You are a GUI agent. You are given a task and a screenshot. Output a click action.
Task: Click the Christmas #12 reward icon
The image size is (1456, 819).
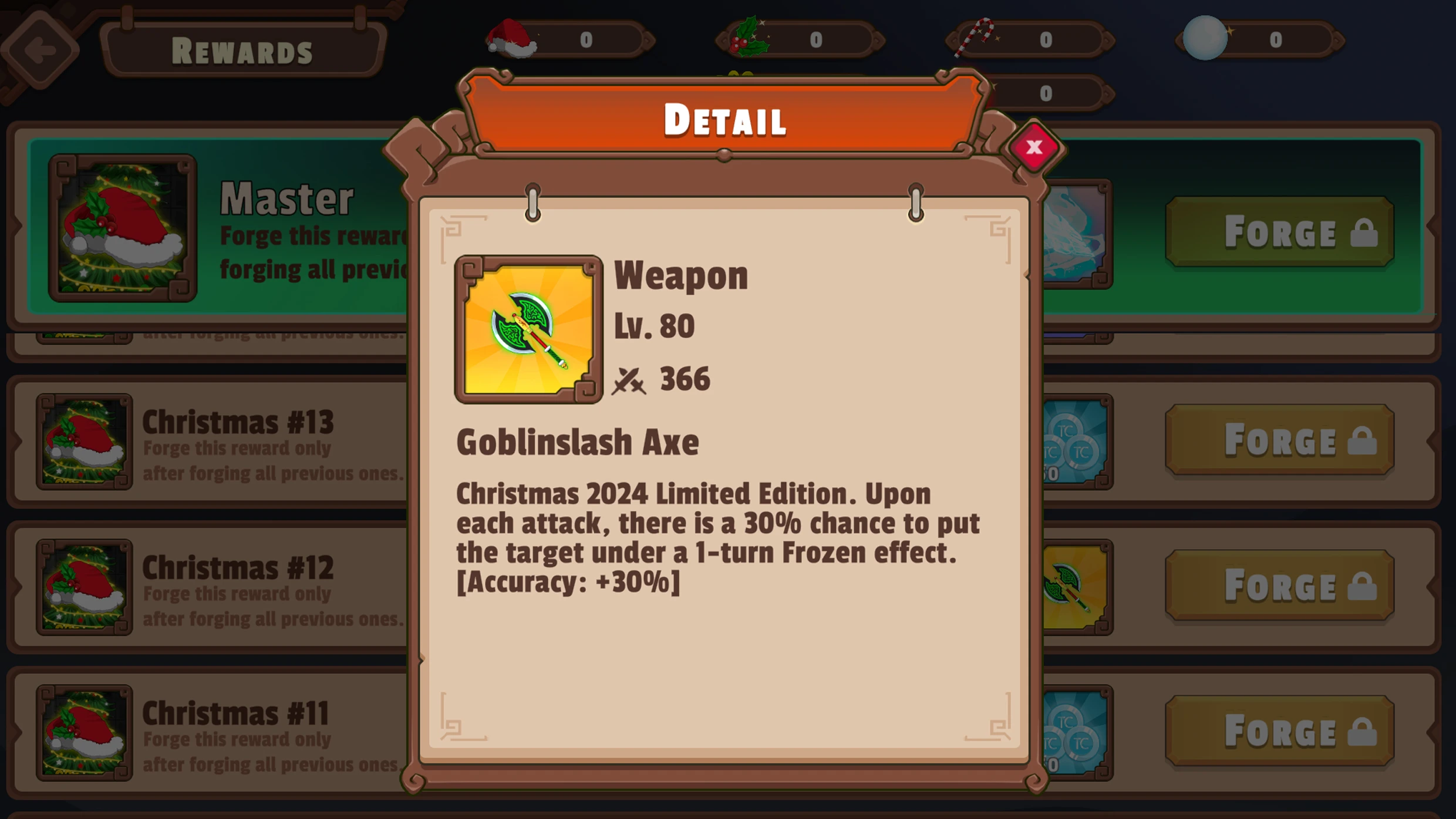(83, 587)
